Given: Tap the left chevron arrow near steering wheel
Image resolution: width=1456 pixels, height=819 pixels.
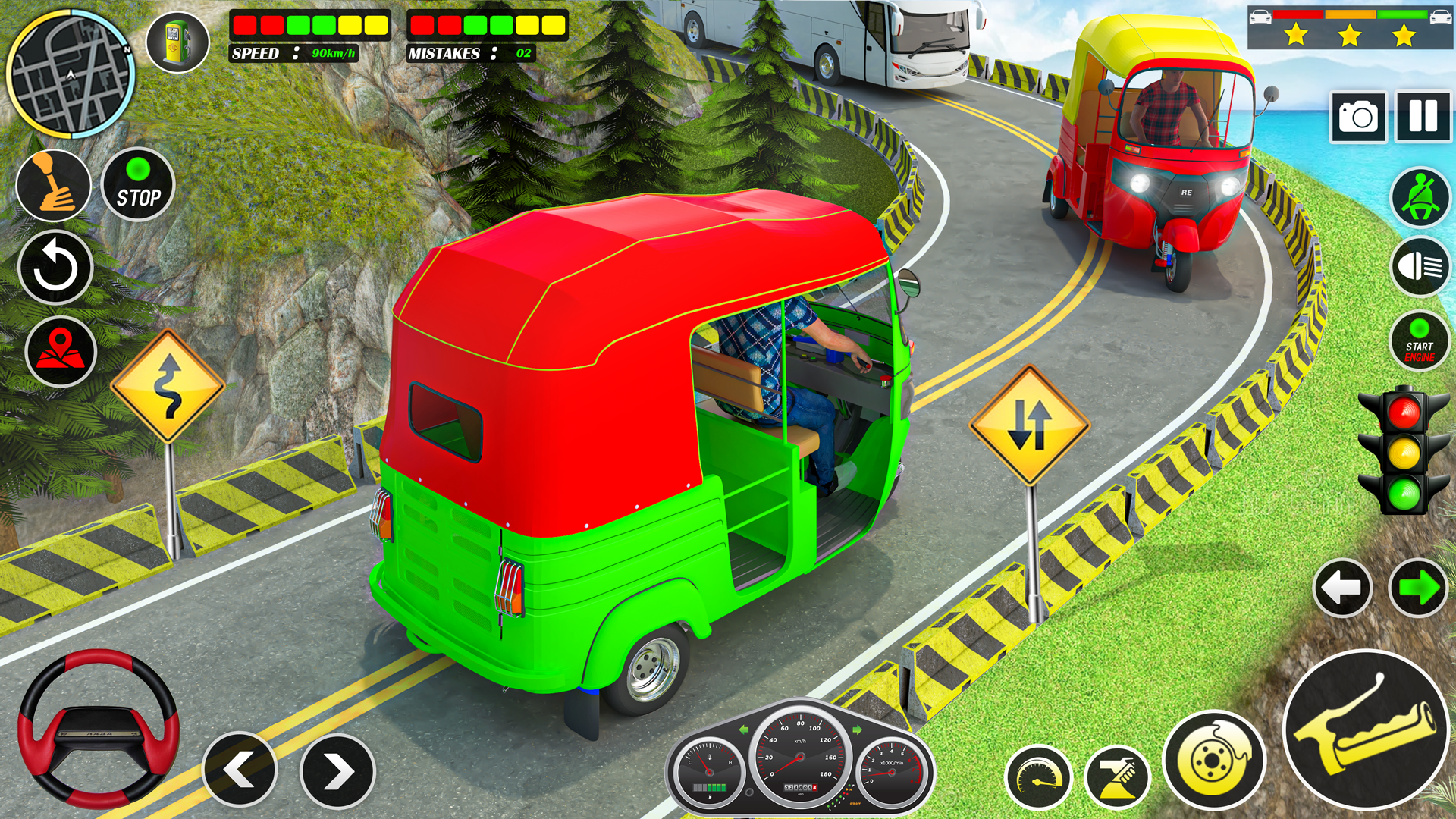Looking at the screenshot, I should (x=240, y=767).
